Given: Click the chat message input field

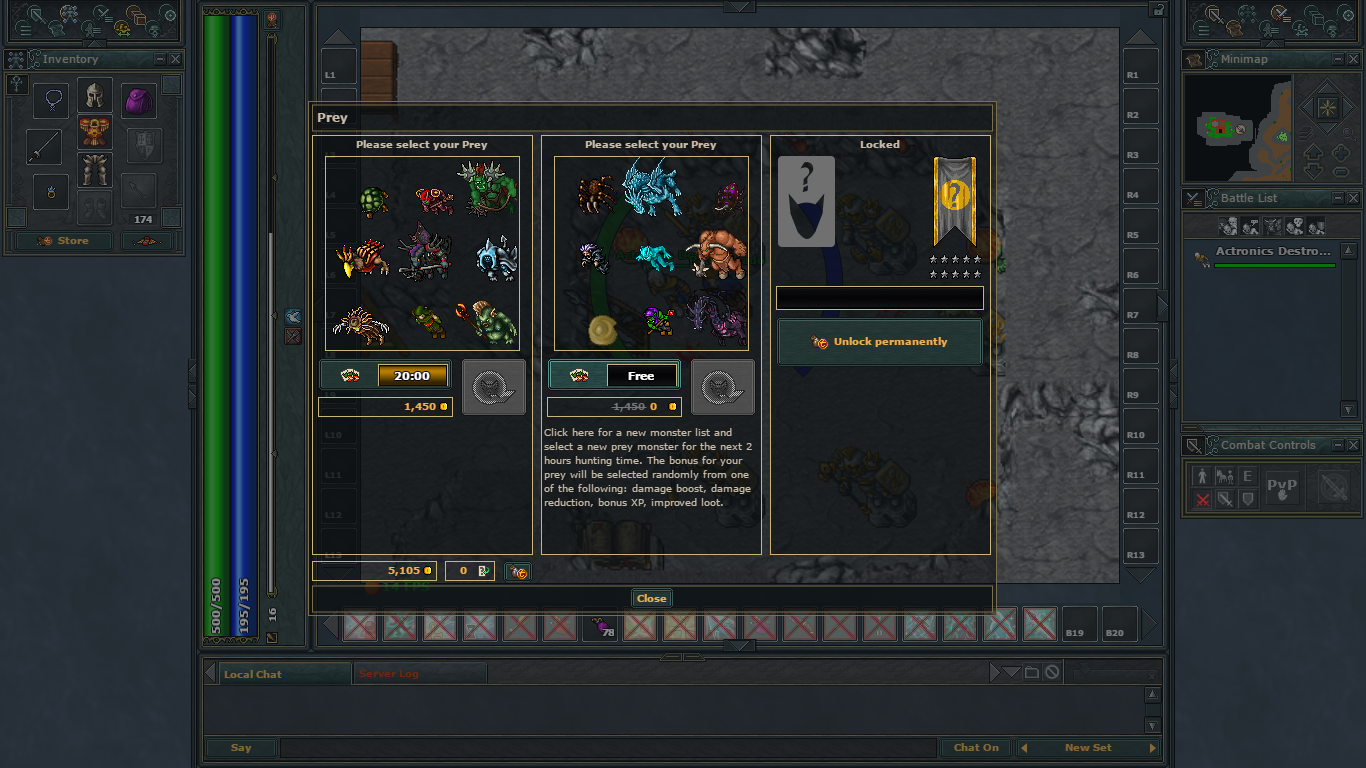Looking at the screenshot, I should (608, 748).
